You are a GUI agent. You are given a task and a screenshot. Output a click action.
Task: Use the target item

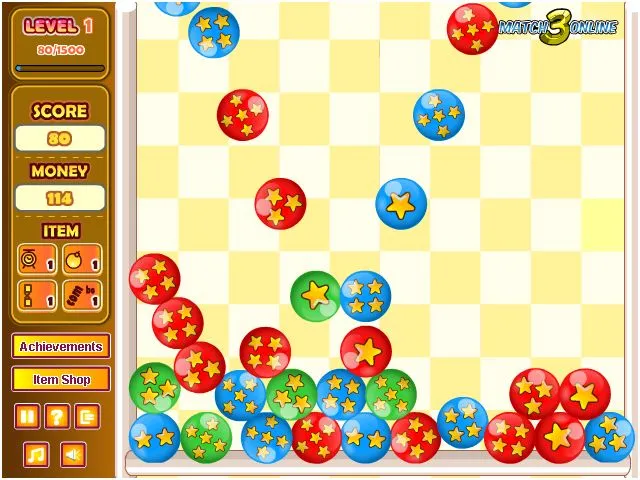click(x=31, y=260)
